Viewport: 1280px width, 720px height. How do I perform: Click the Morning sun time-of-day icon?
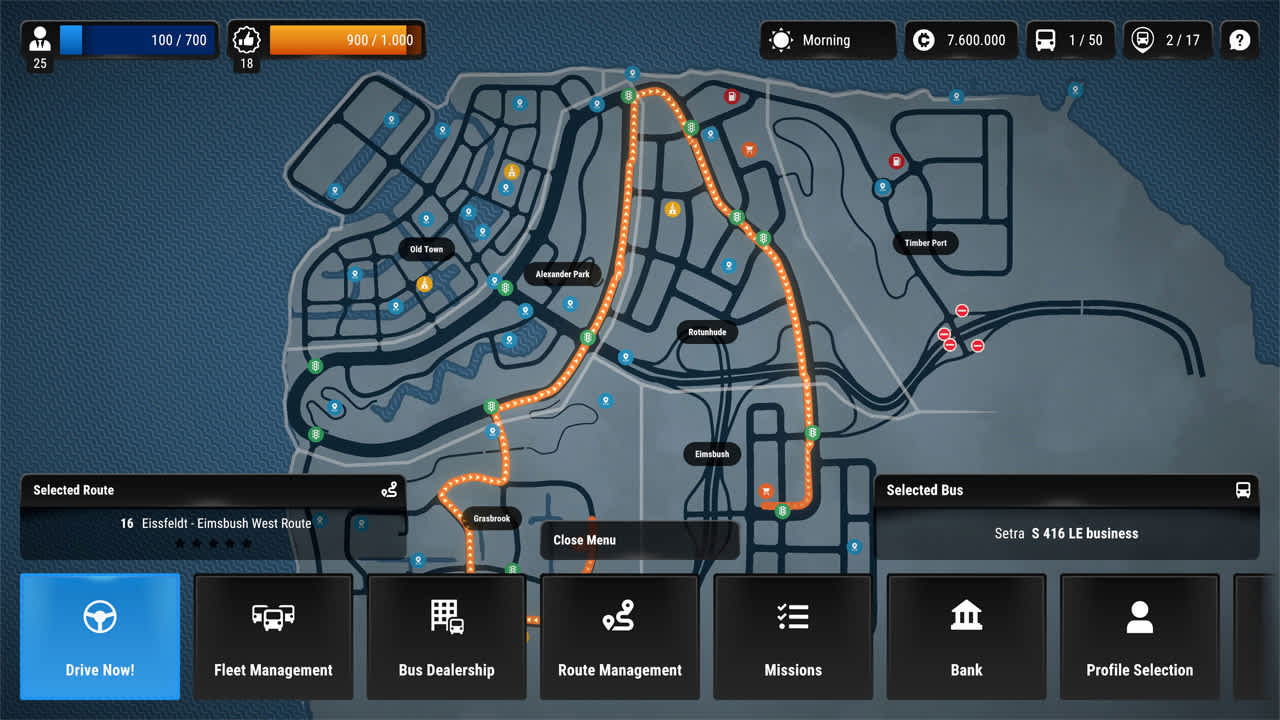click(780, 40)
